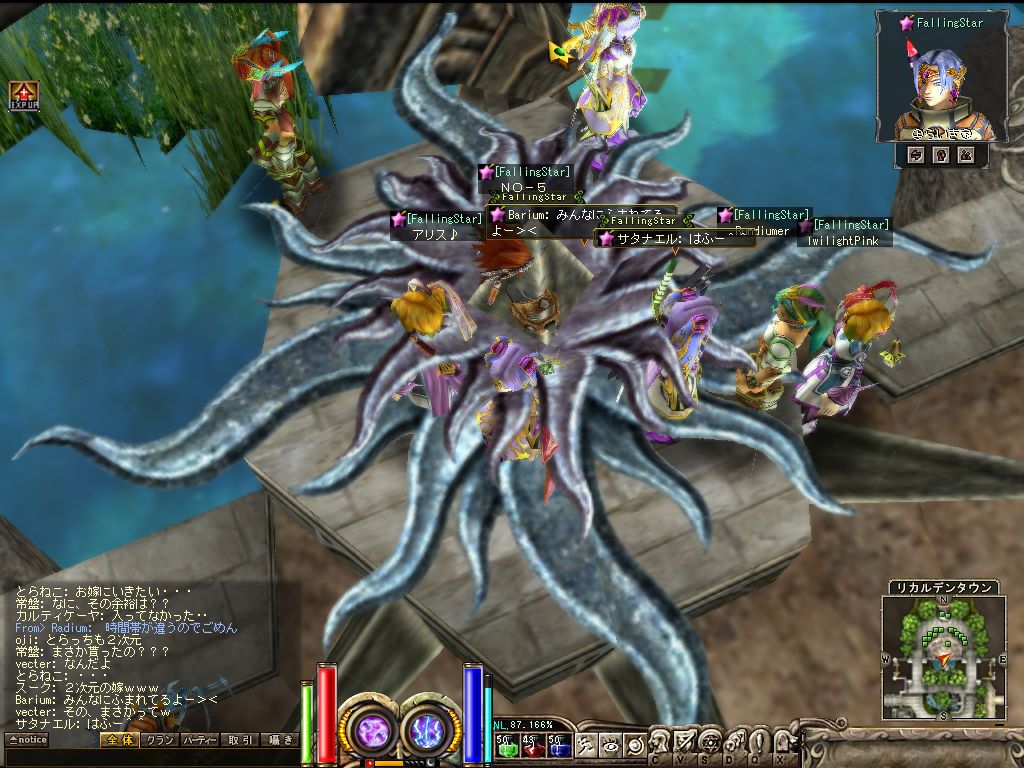The width and height of the screenshot is (1024, 768).
Task: Toggle the running figure icon
Action: (x=588, y=745)
